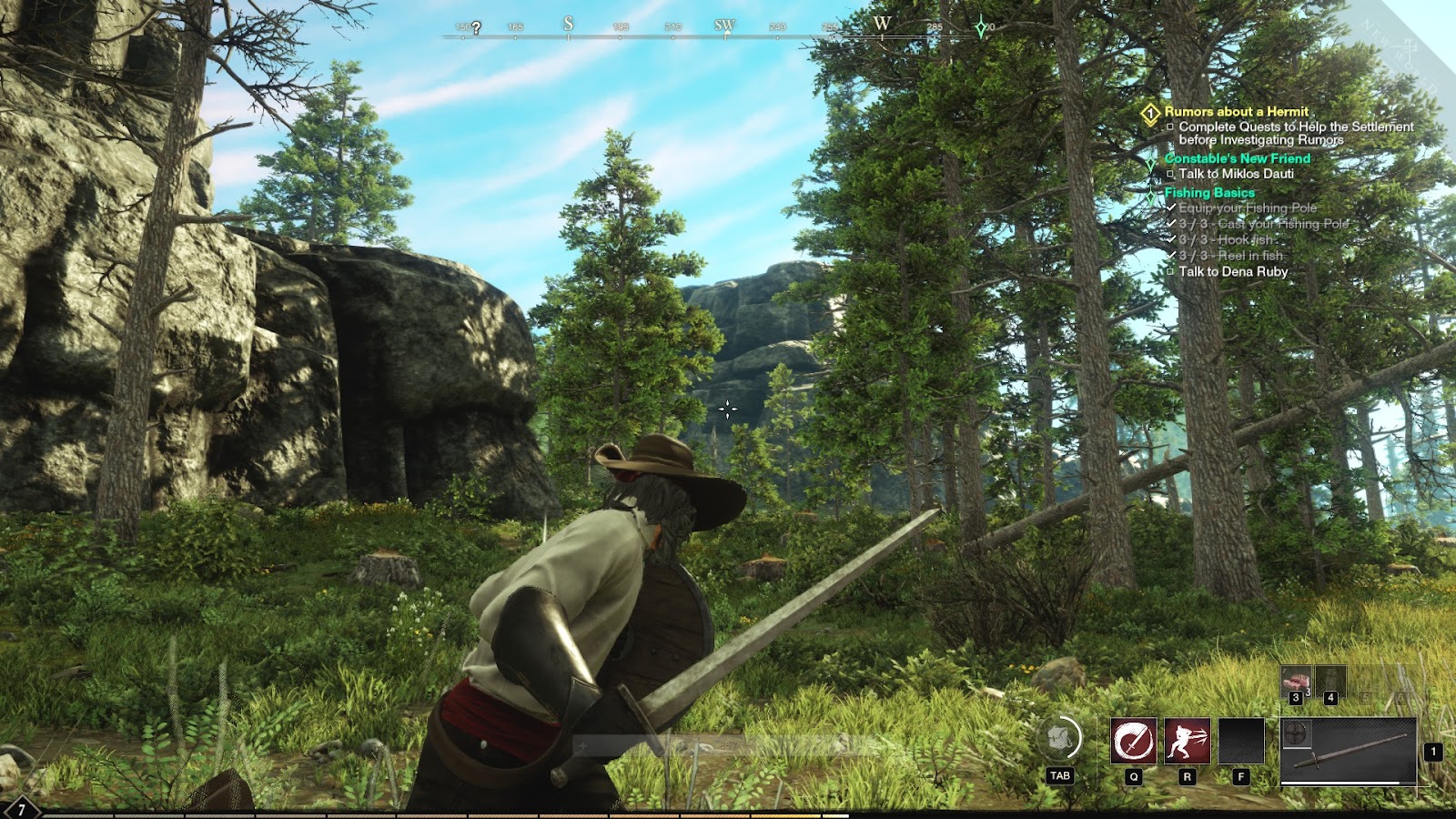Click the round shield icon
The height and width of the screenshot is (819, 1456).
tap(1296, 733)
